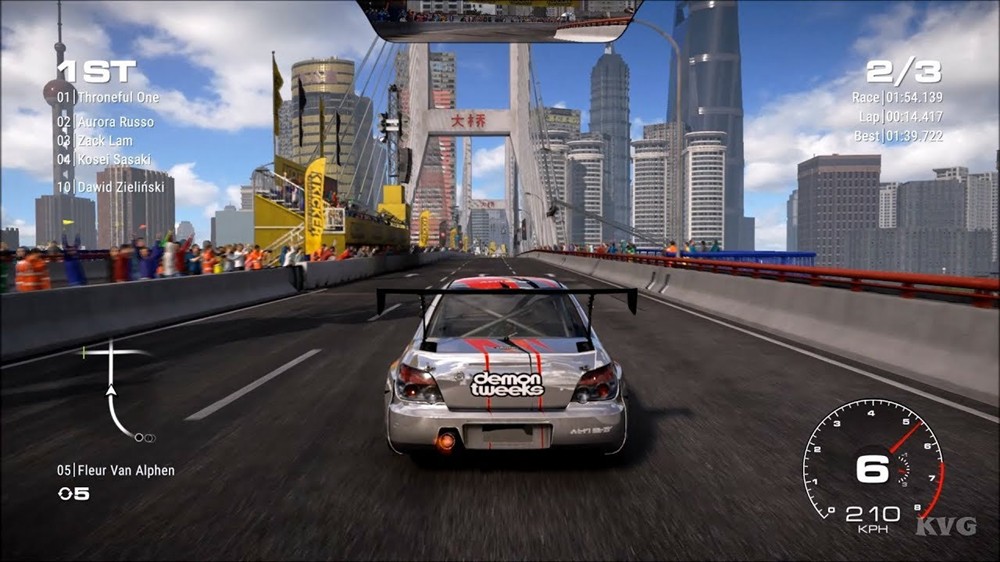Click Kosei Sasaki's leaderboard entry
The width and height of the screenshot is (1000, 562).
pos(104,160)
